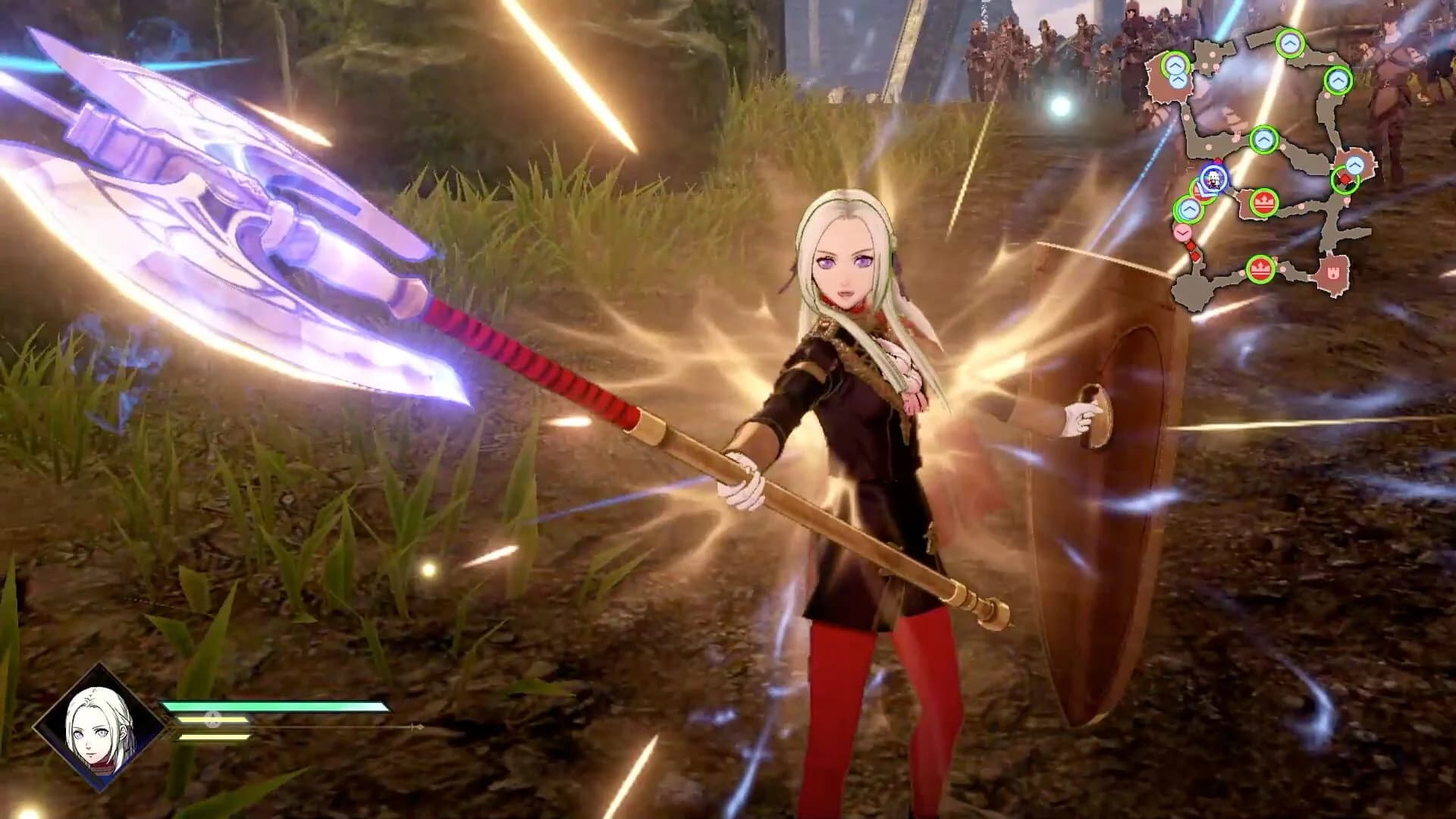The image size is (1456, 819).
Task: Expand the upper-right chevron stronghold marker
Action: 1337,80
